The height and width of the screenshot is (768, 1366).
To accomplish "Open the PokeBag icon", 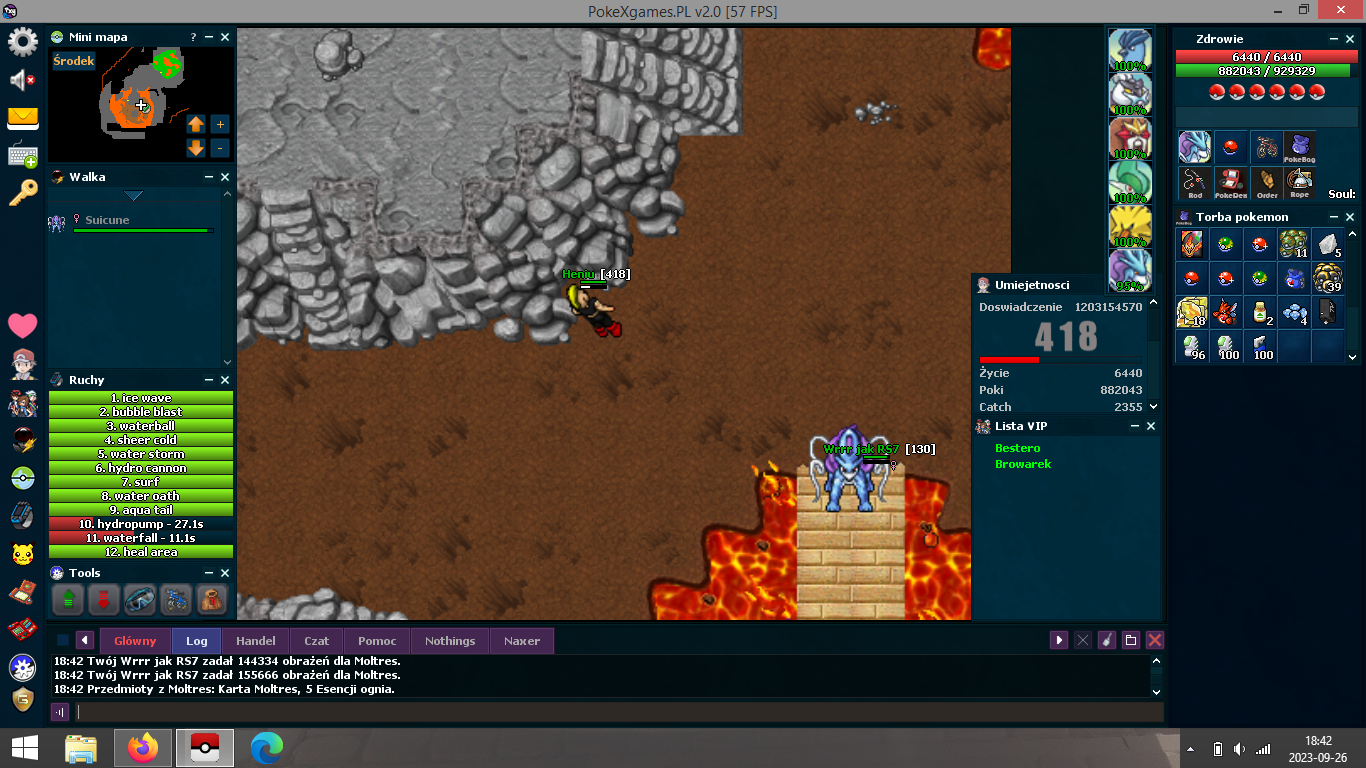I will (1299, 148).
